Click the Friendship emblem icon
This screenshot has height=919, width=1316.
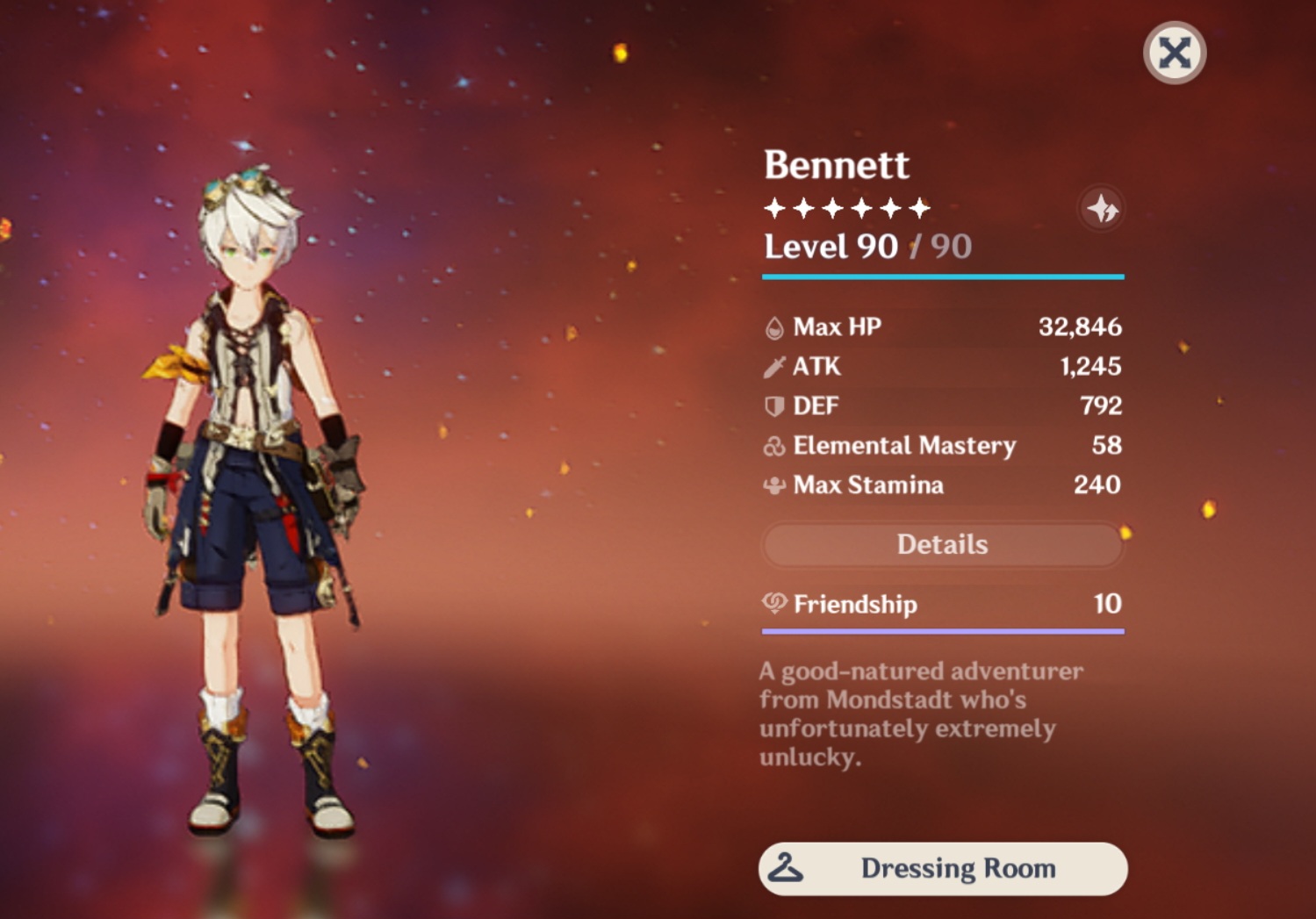pyautogui.click(x=773, y=605)
